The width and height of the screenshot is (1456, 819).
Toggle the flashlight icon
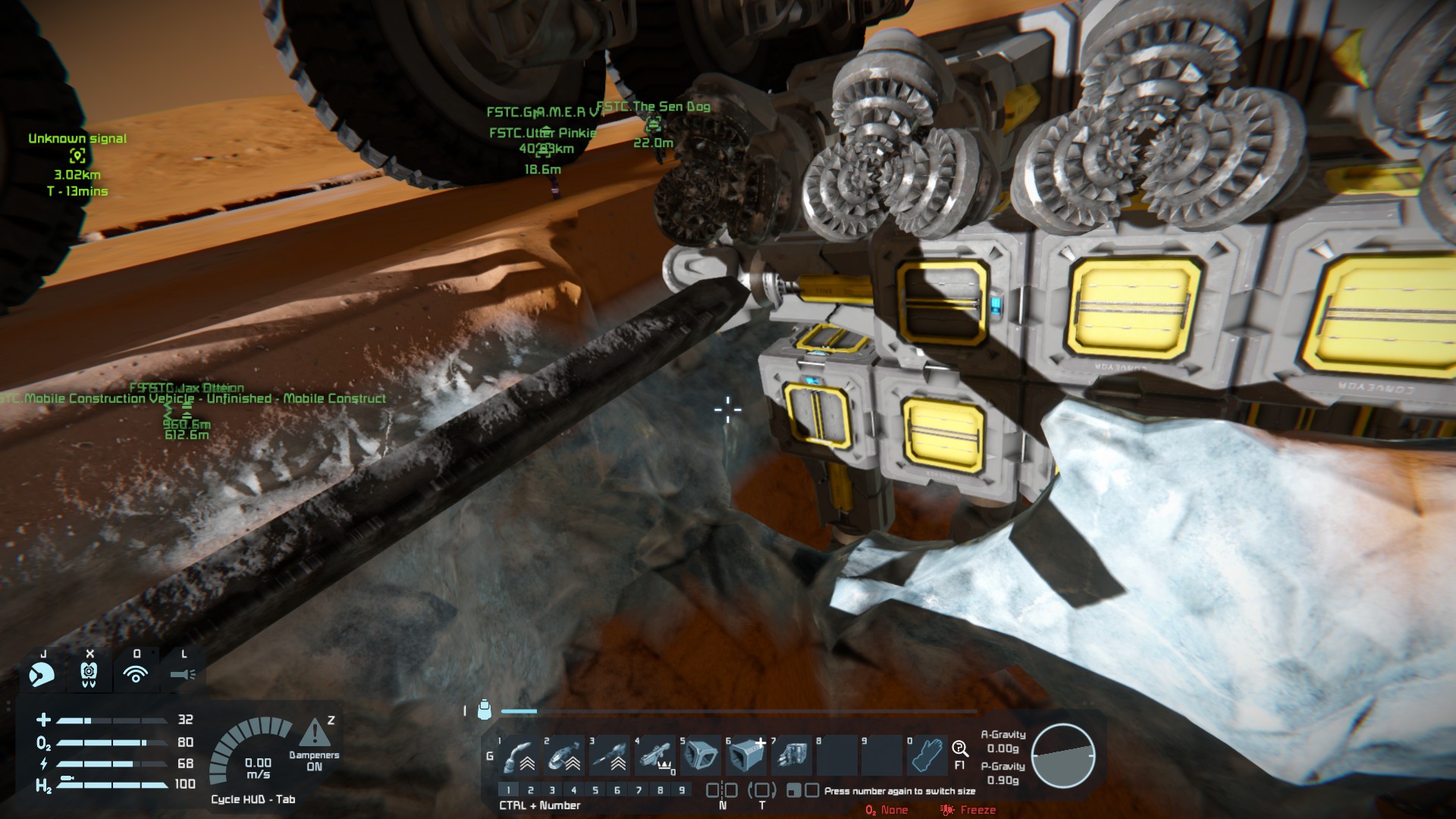[x=183, y=673]
